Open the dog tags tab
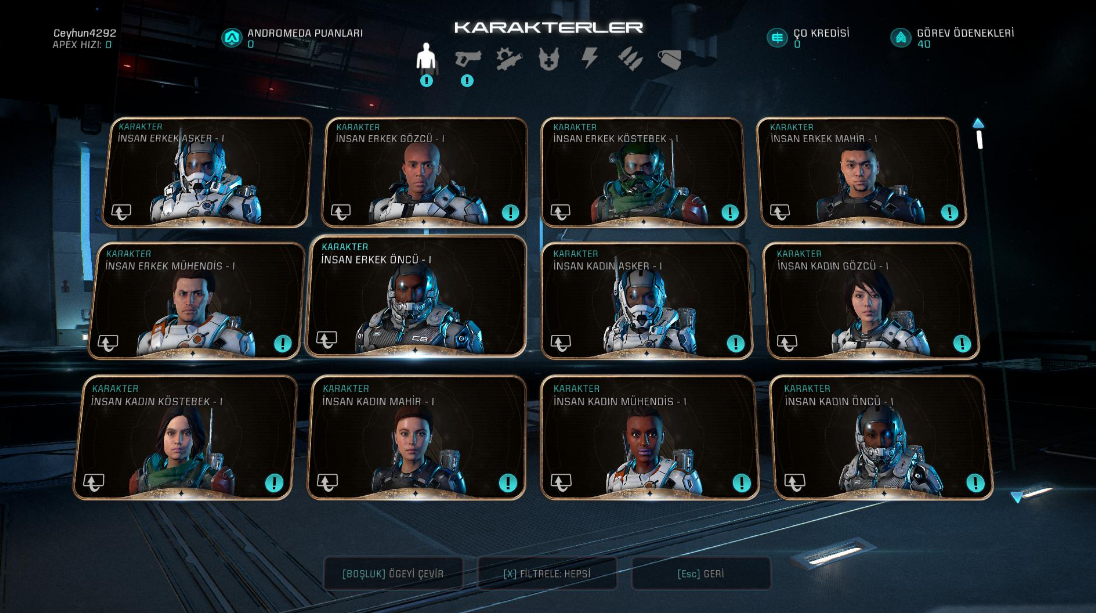Image resolution: width=1096 pixels, height=613 pixels. tap(670, 58)
